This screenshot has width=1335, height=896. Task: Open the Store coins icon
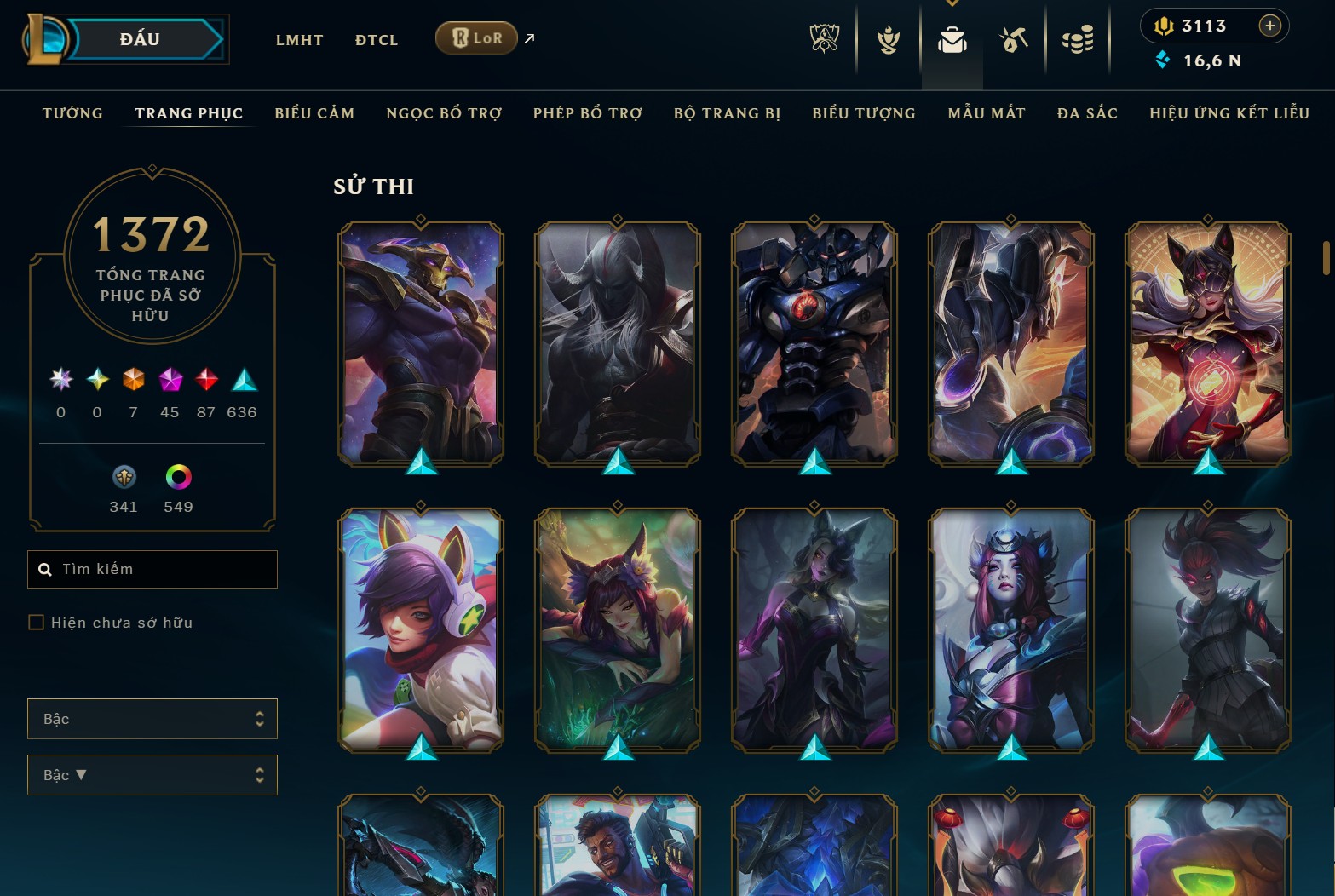click(x=1077, y=38)
